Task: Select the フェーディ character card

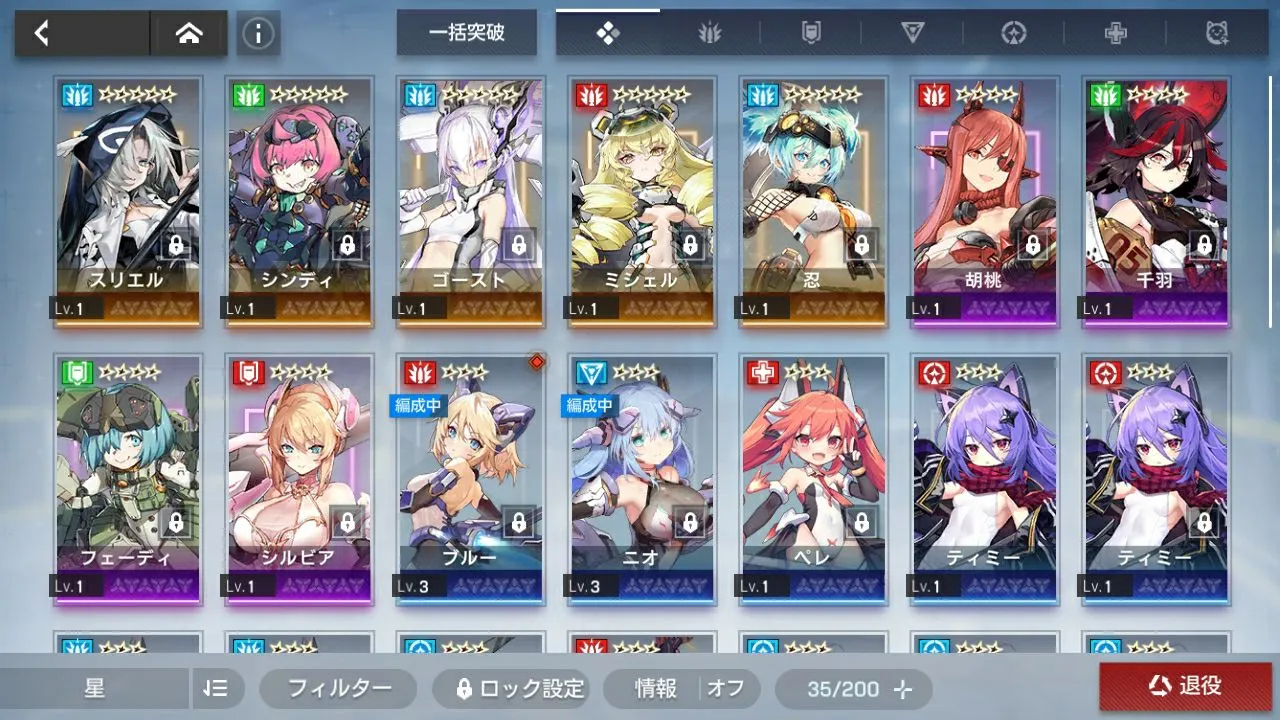Action: (128, 478)
